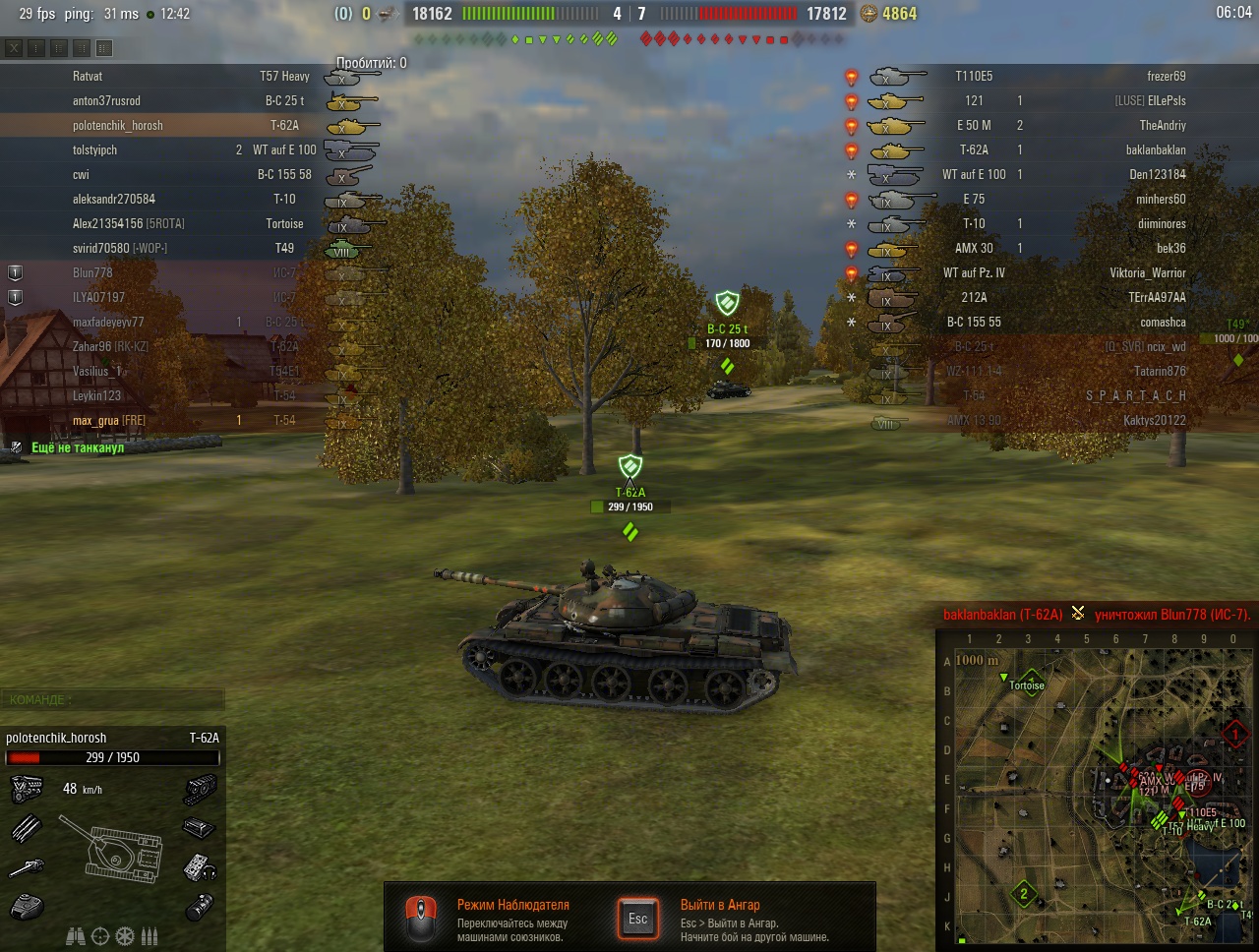Click the turret module icon
Viewport: 1259px width, 952px height.
click(x=27, y=906)
